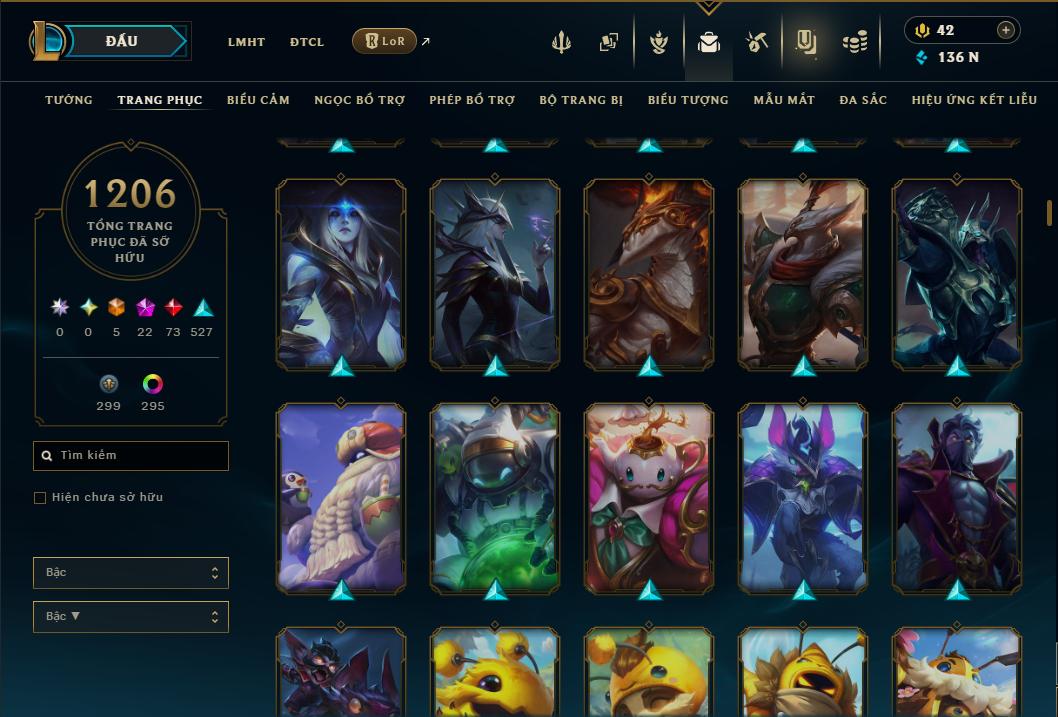Viewport: 1058px width, 717px height.
Task: Open the hammer loot crafting icon
Action: [x=756, y=42]
